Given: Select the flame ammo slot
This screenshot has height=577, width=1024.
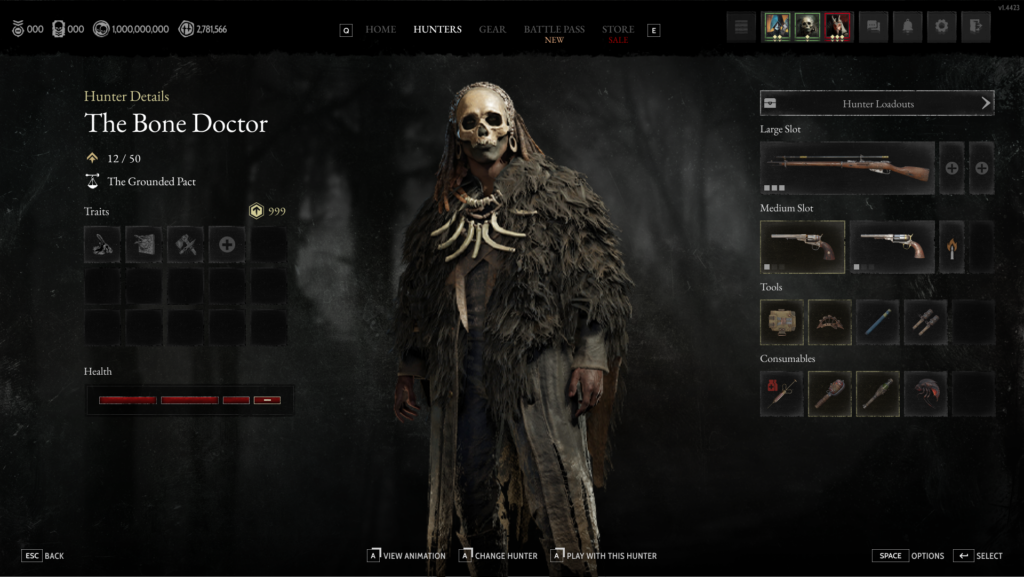Looking at the screenshot, I should pyautogui.click(x=951, y=246).
